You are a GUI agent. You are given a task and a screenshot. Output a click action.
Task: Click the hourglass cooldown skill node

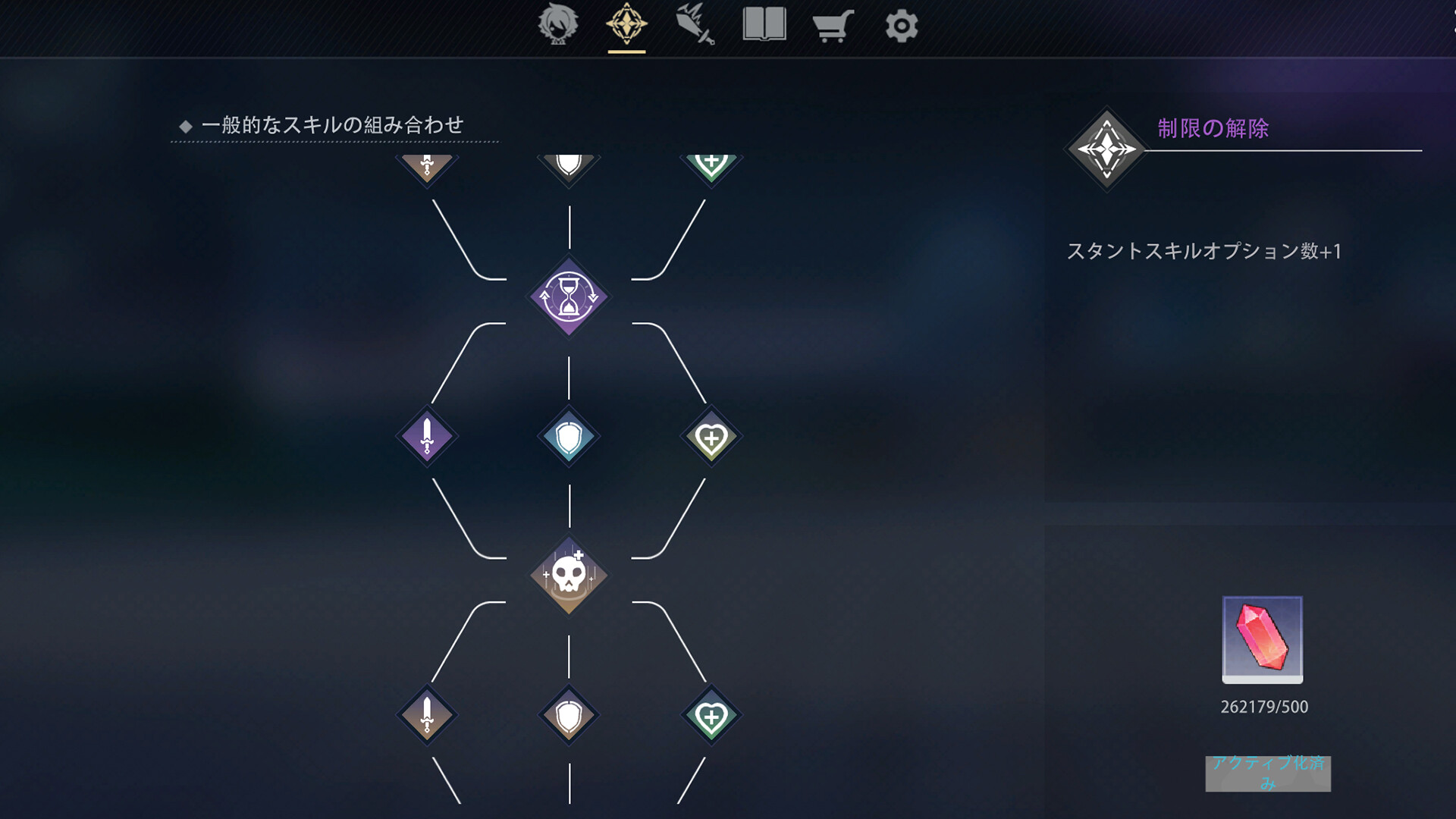coord(568,297)
